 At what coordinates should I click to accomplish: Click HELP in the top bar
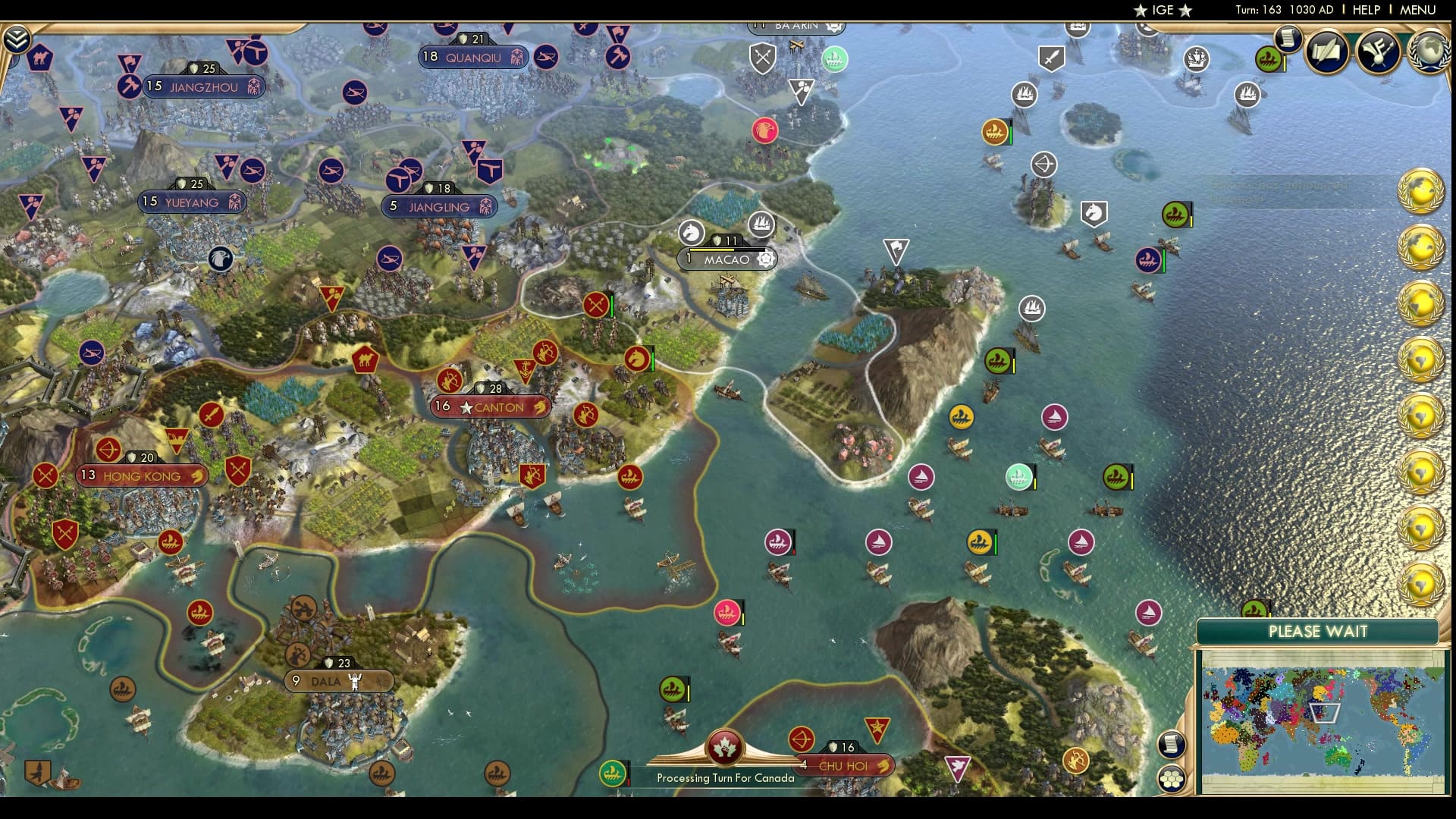[x=1366, y=11]
